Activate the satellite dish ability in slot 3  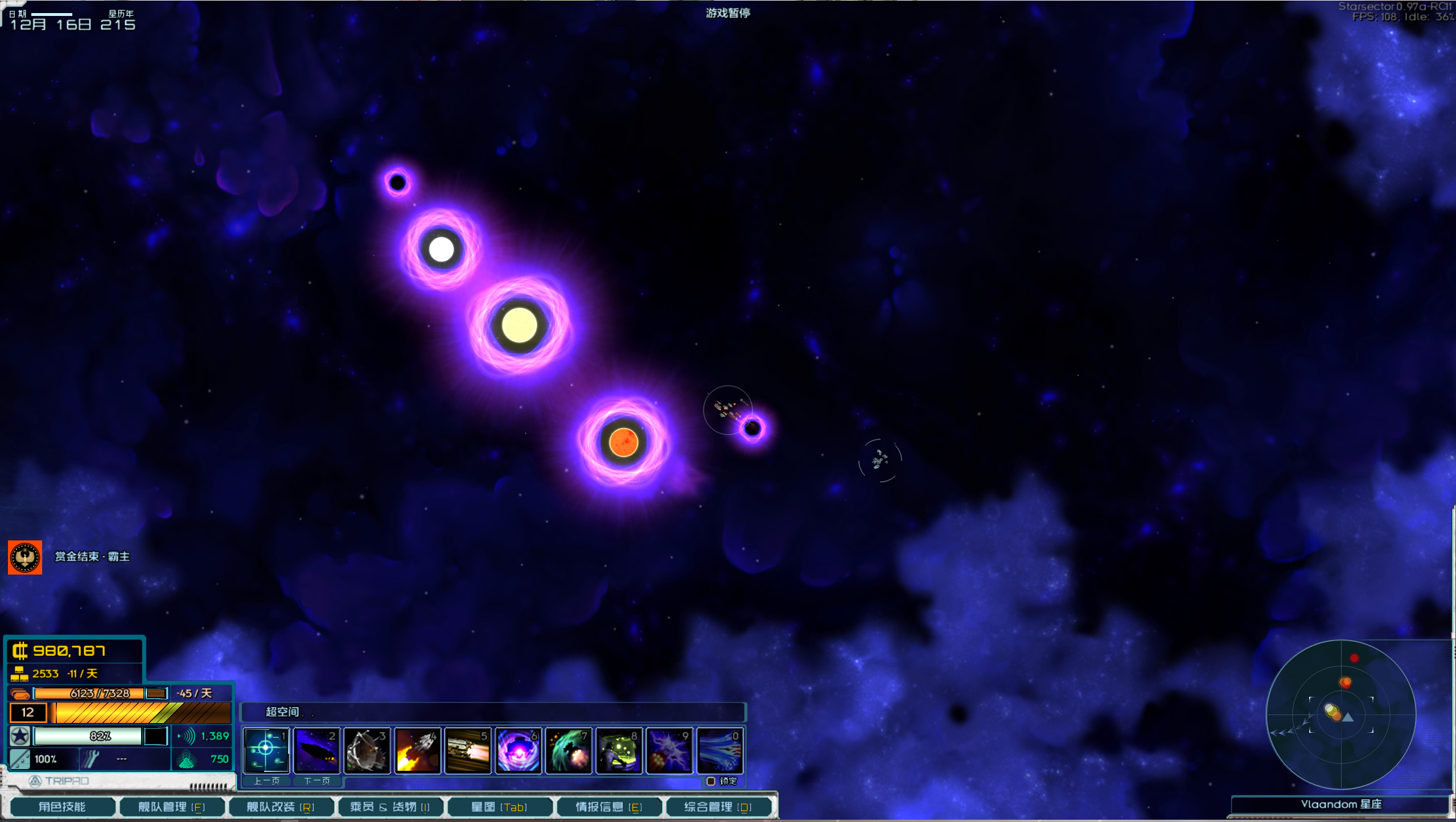[367, 750]
